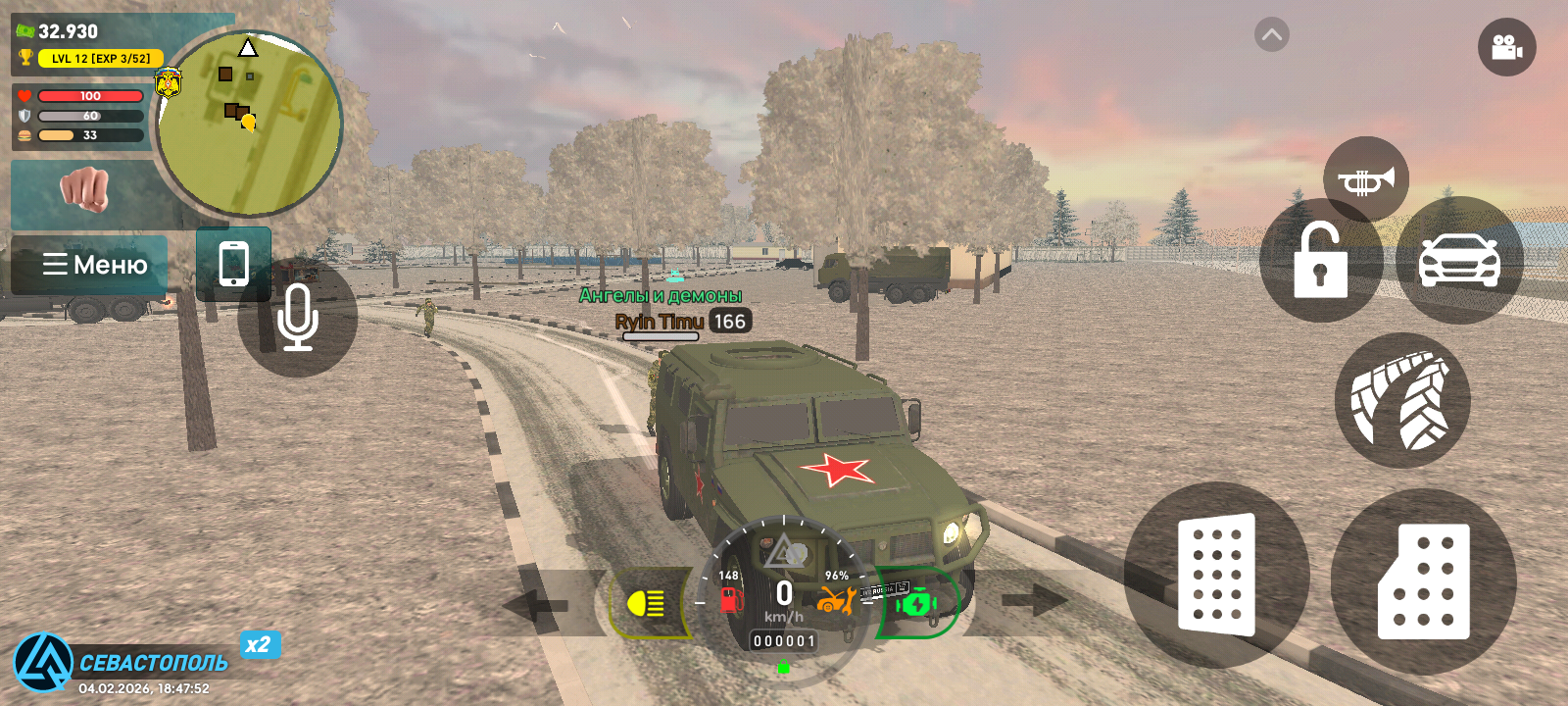Tap the white car icon button
This screenshot has width=1568, height=706.
(1459, 261)
